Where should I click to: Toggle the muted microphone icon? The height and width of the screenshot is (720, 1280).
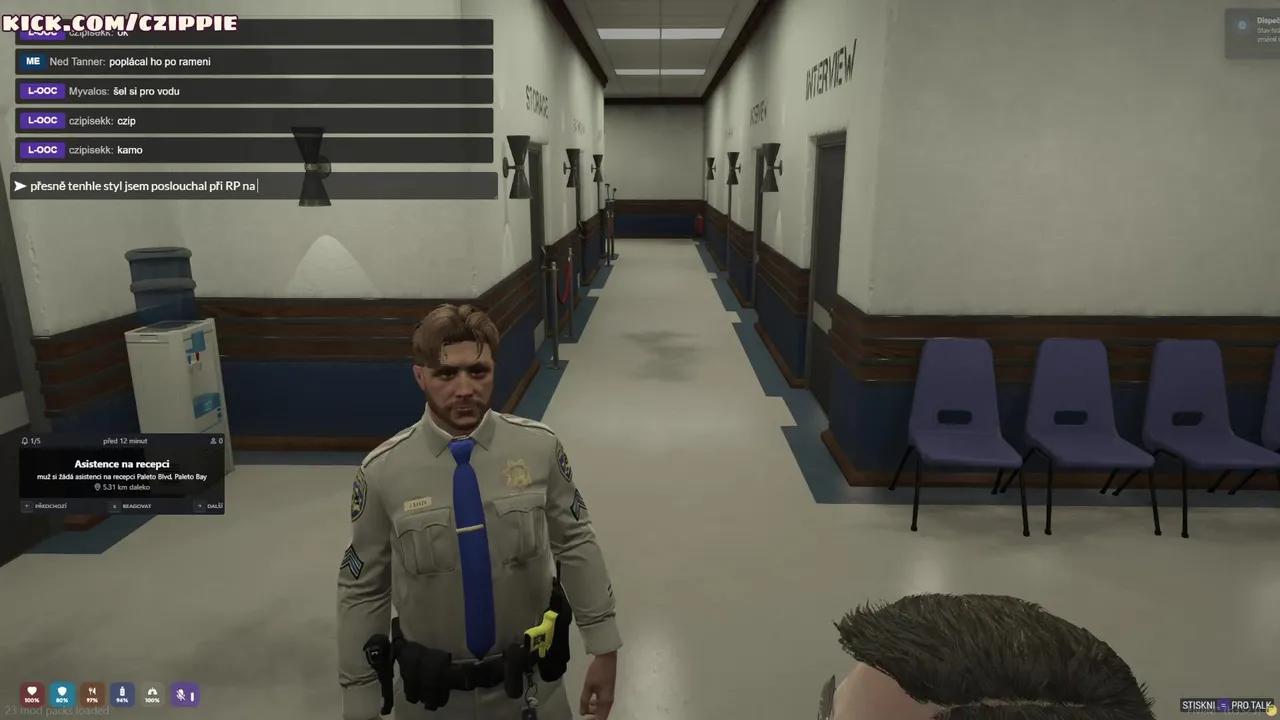(181, 693)
